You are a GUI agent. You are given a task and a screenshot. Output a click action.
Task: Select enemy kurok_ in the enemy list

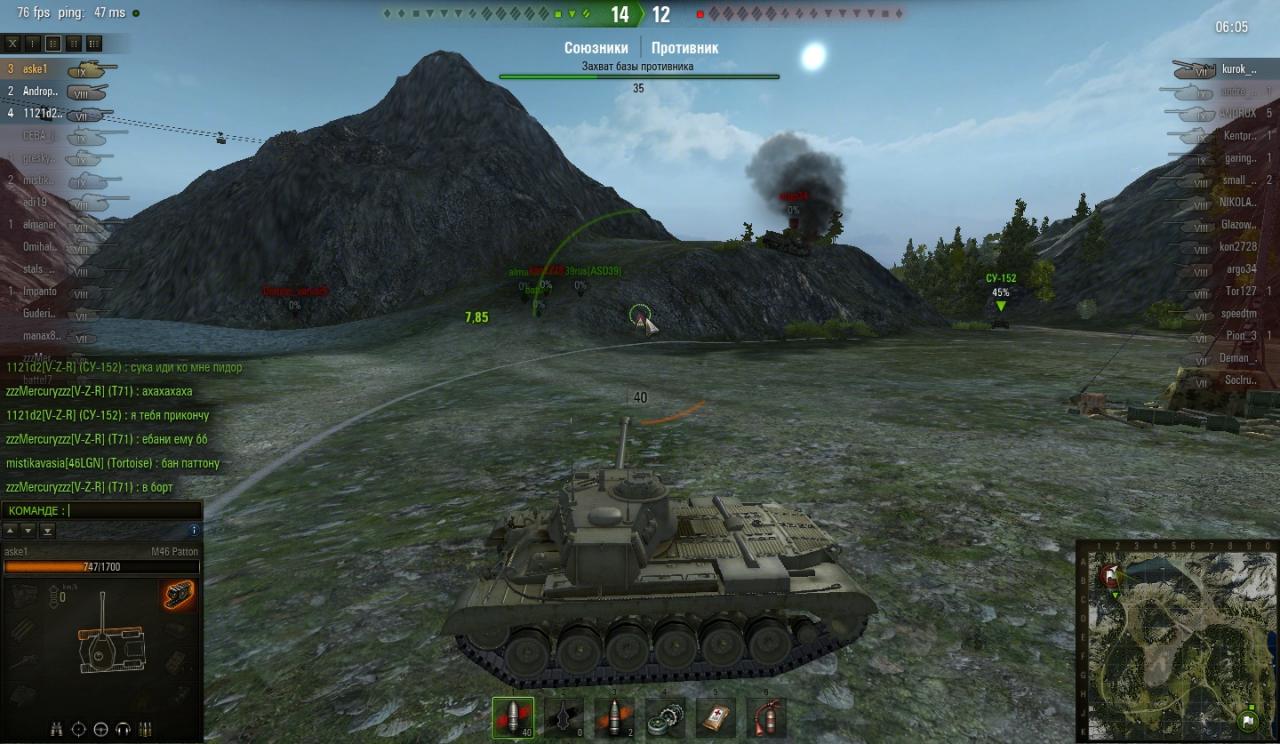click(1238, 69)
